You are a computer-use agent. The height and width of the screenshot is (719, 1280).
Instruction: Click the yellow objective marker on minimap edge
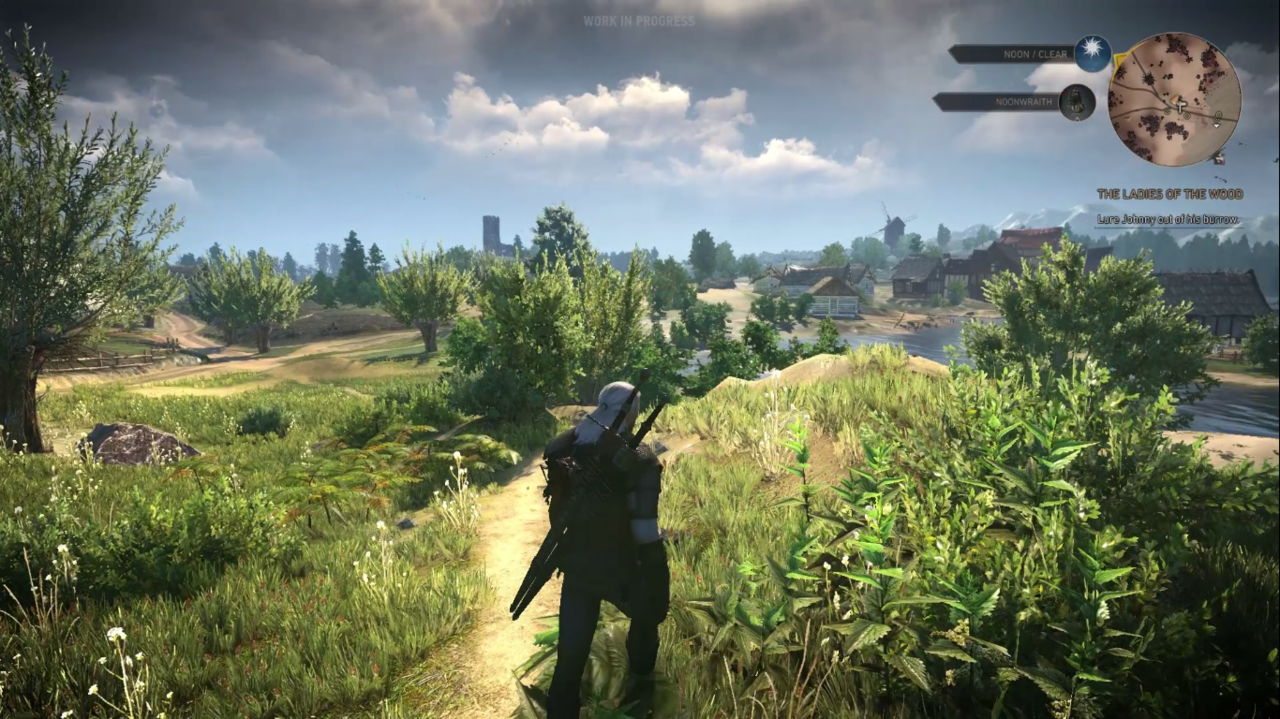1120,61
